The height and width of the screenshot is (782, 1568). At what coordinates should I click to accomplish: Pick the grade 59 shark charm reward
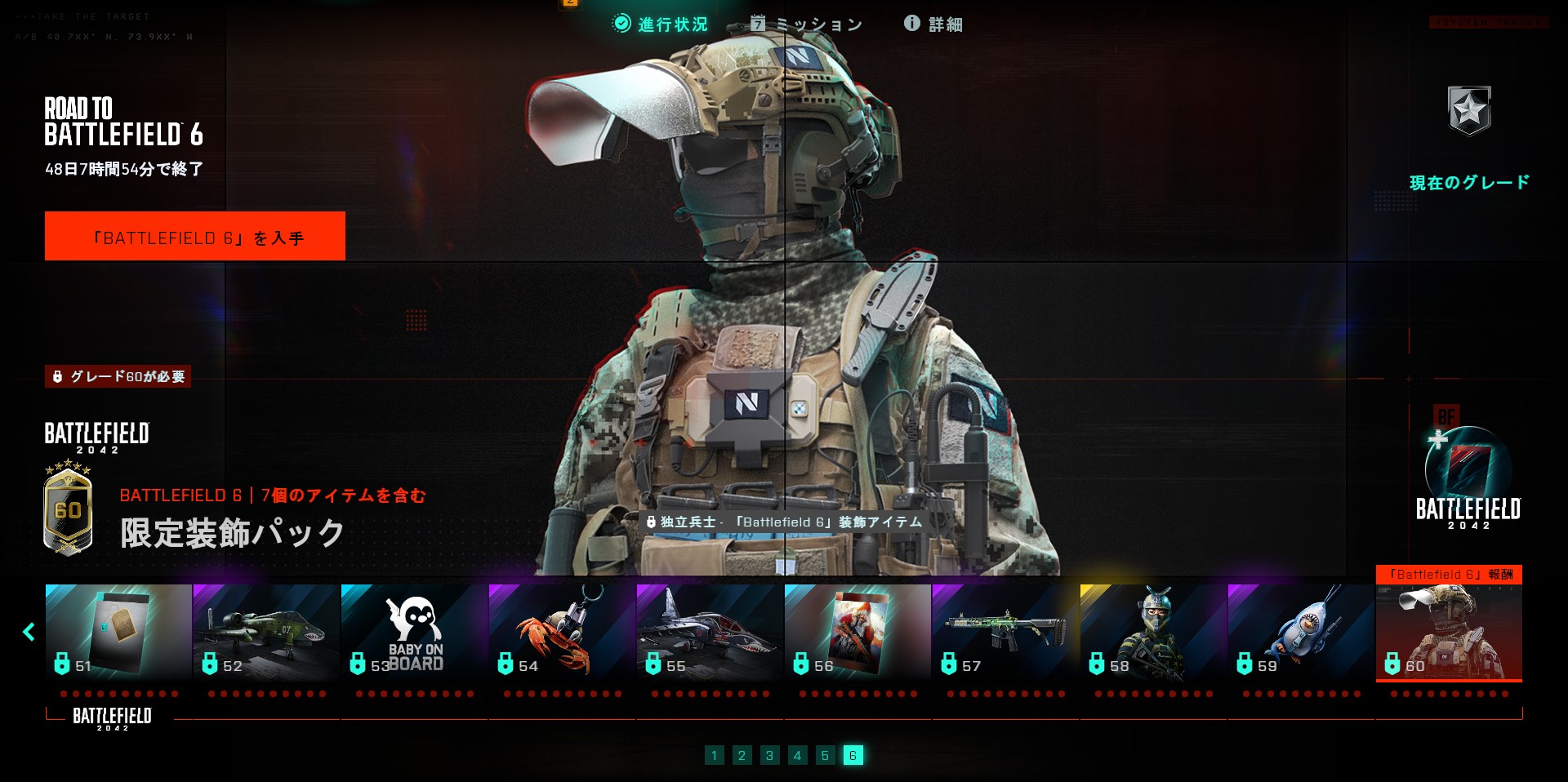(x=1301, y=632)
